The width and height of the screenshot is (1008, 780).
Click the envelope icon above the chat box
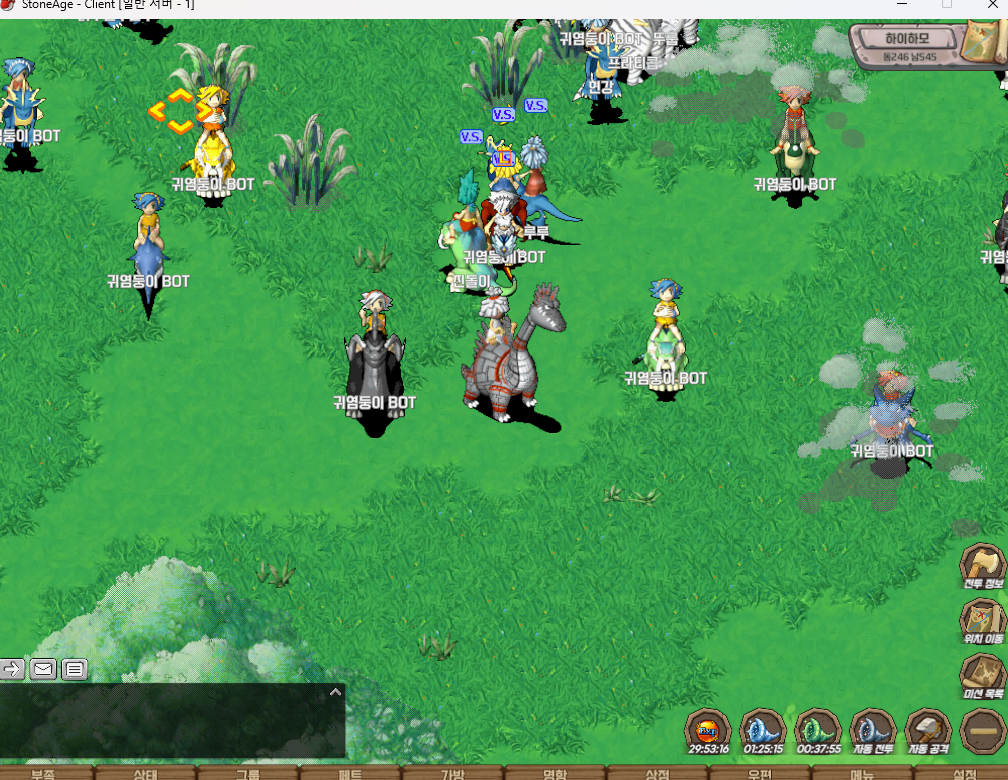tap(43, 669)
